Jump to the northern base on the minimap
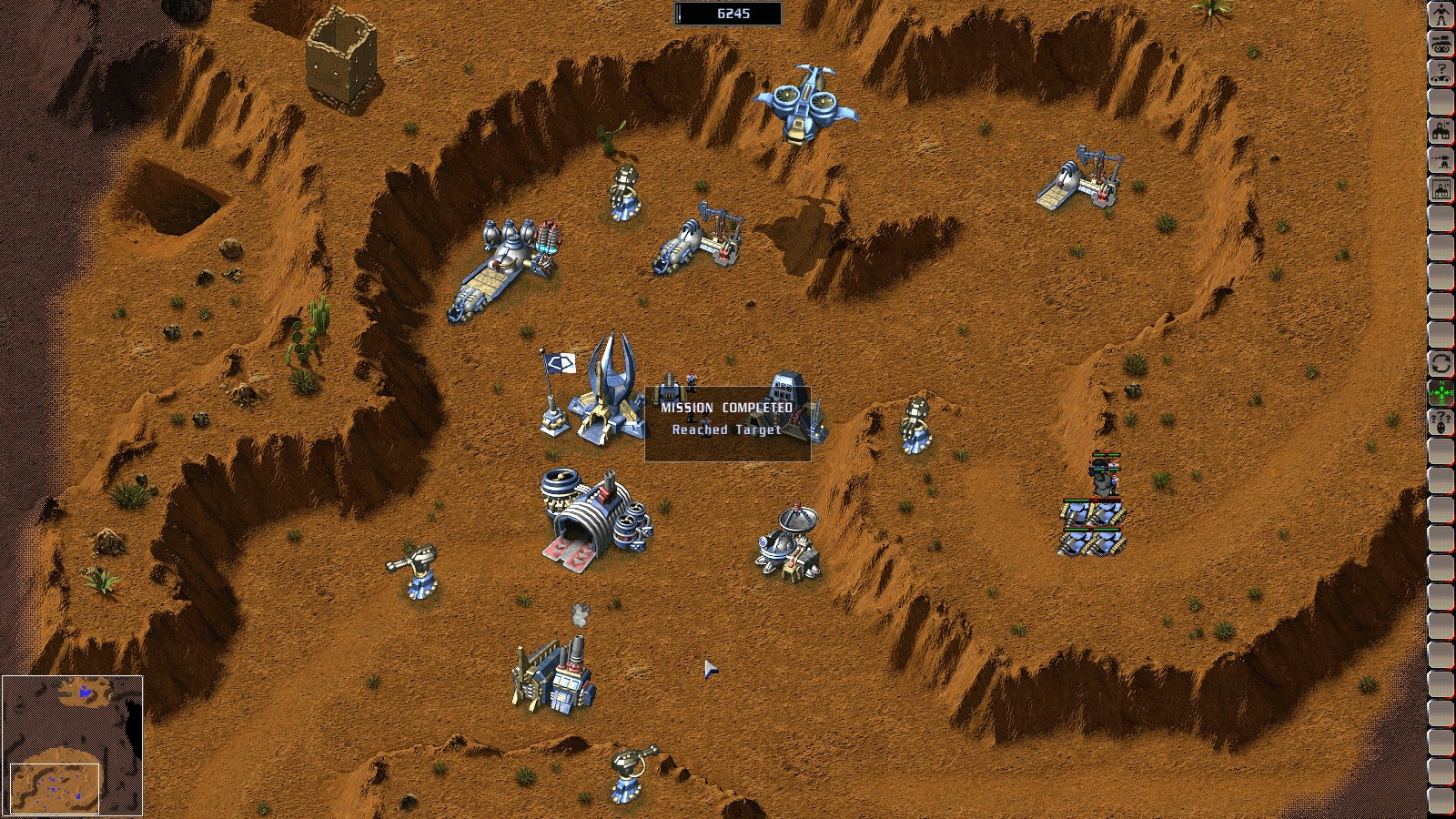 click(86, 693)
